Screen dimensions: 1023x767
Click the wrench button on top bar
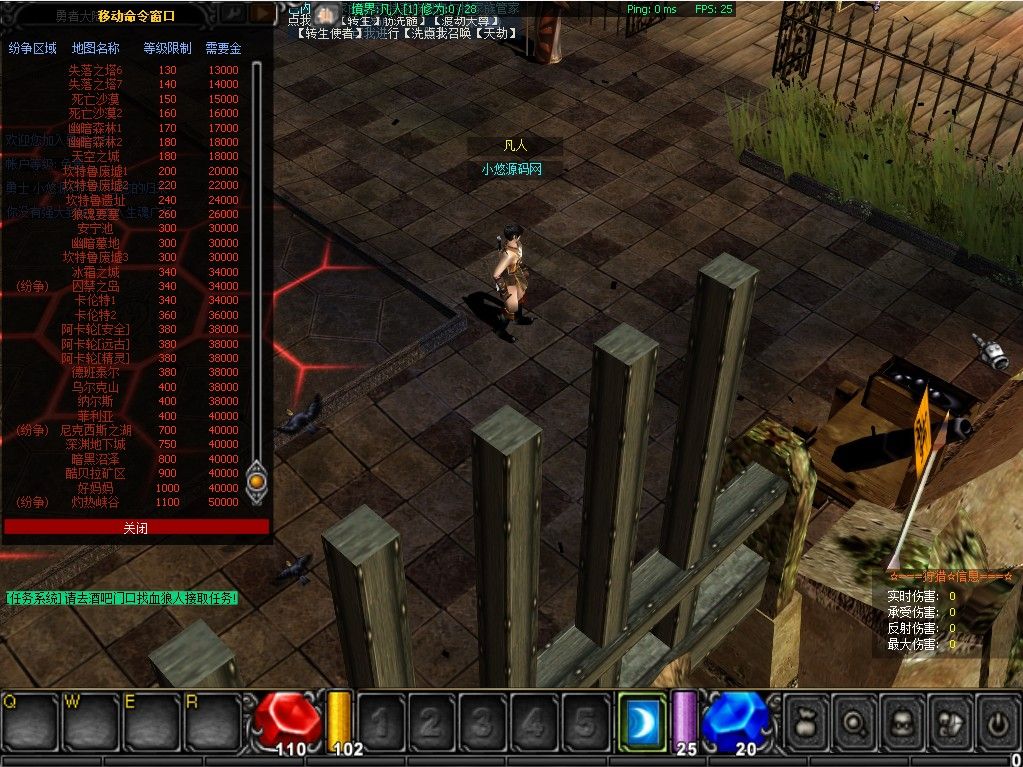(x=232, y=13)
